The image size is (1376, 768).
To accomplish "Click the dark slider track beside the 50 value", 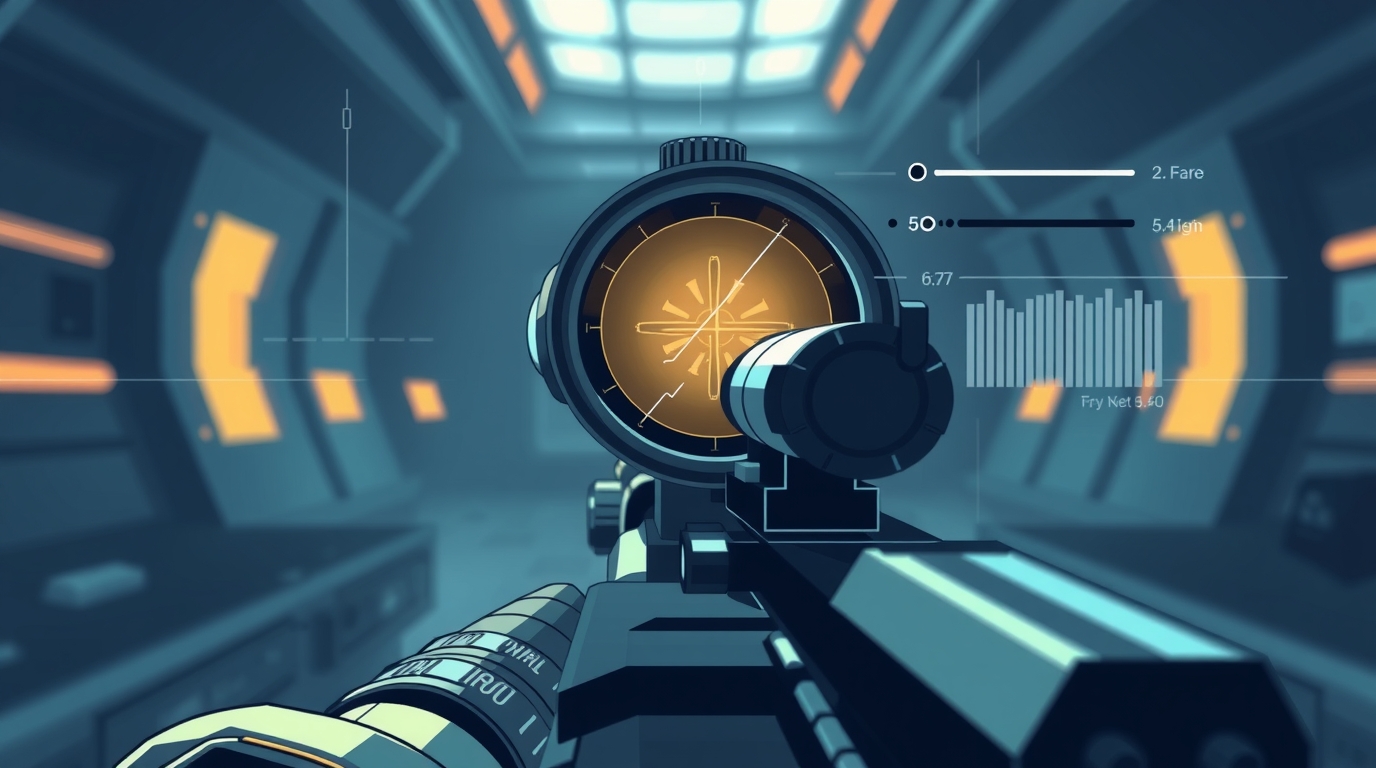I will pos(1045,224).
